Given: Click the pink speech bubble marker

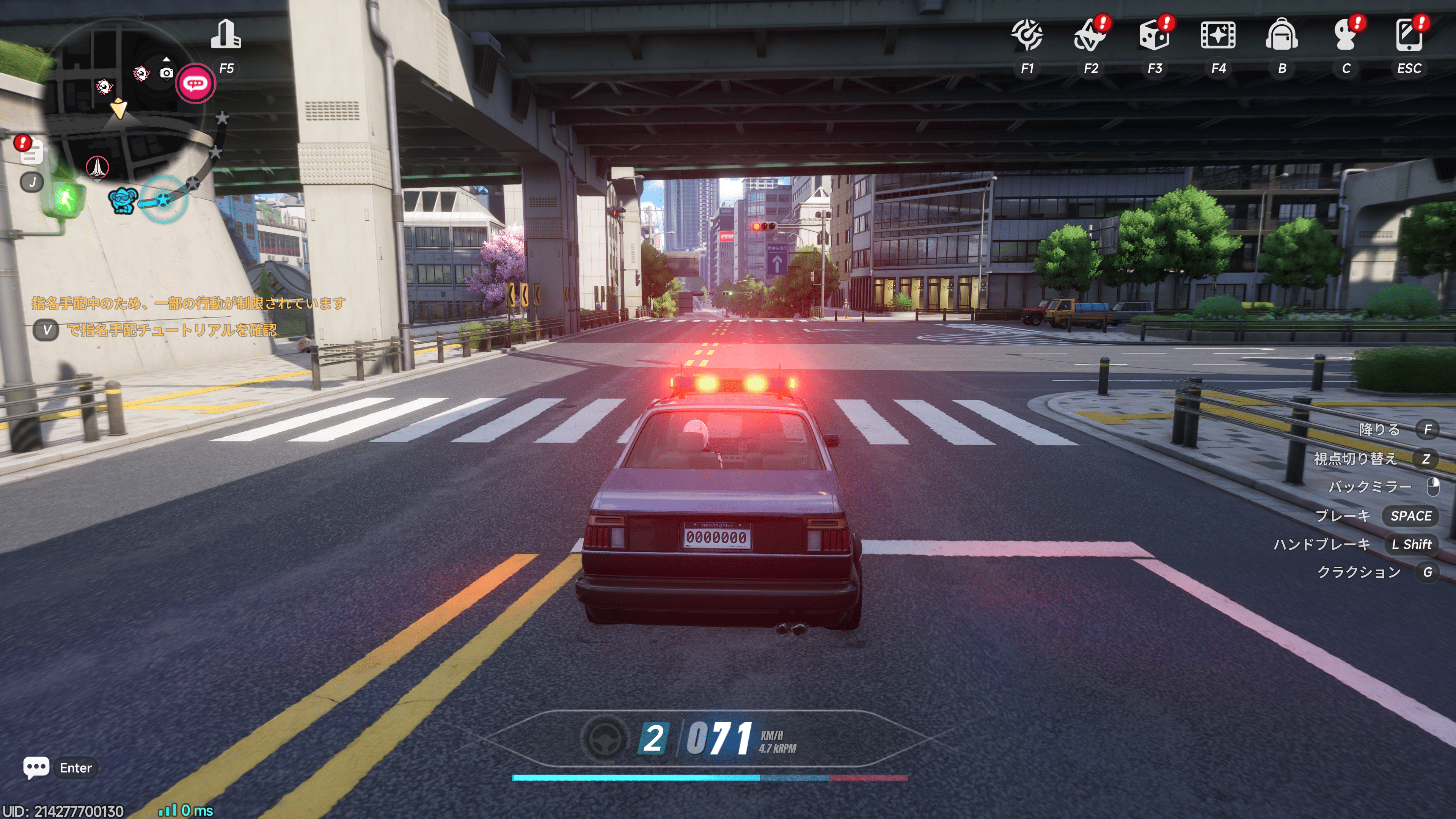Looking at the screenshot, I should [195, 84].
